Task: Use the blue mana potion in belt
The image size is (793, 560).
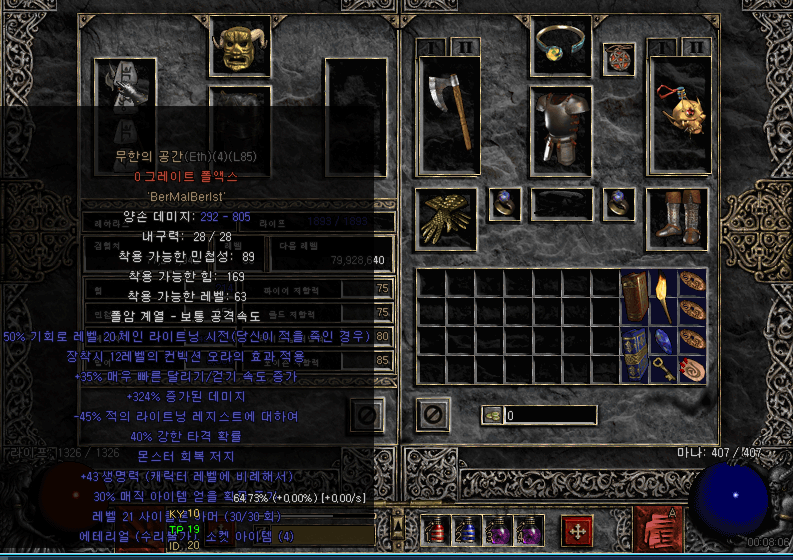Action: (465, 529)
